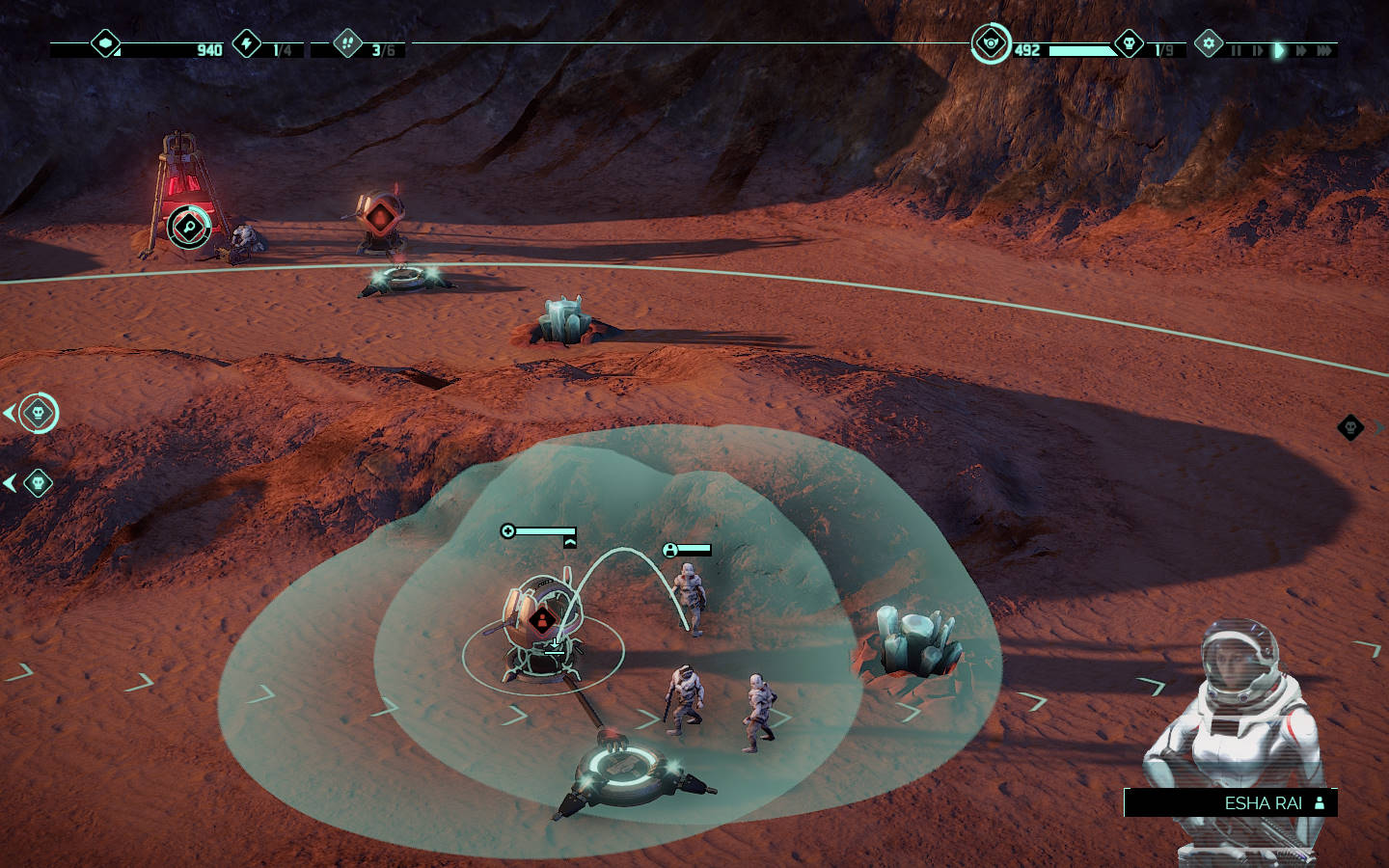Click the hexagon resource icon

(x=105, y=43)
